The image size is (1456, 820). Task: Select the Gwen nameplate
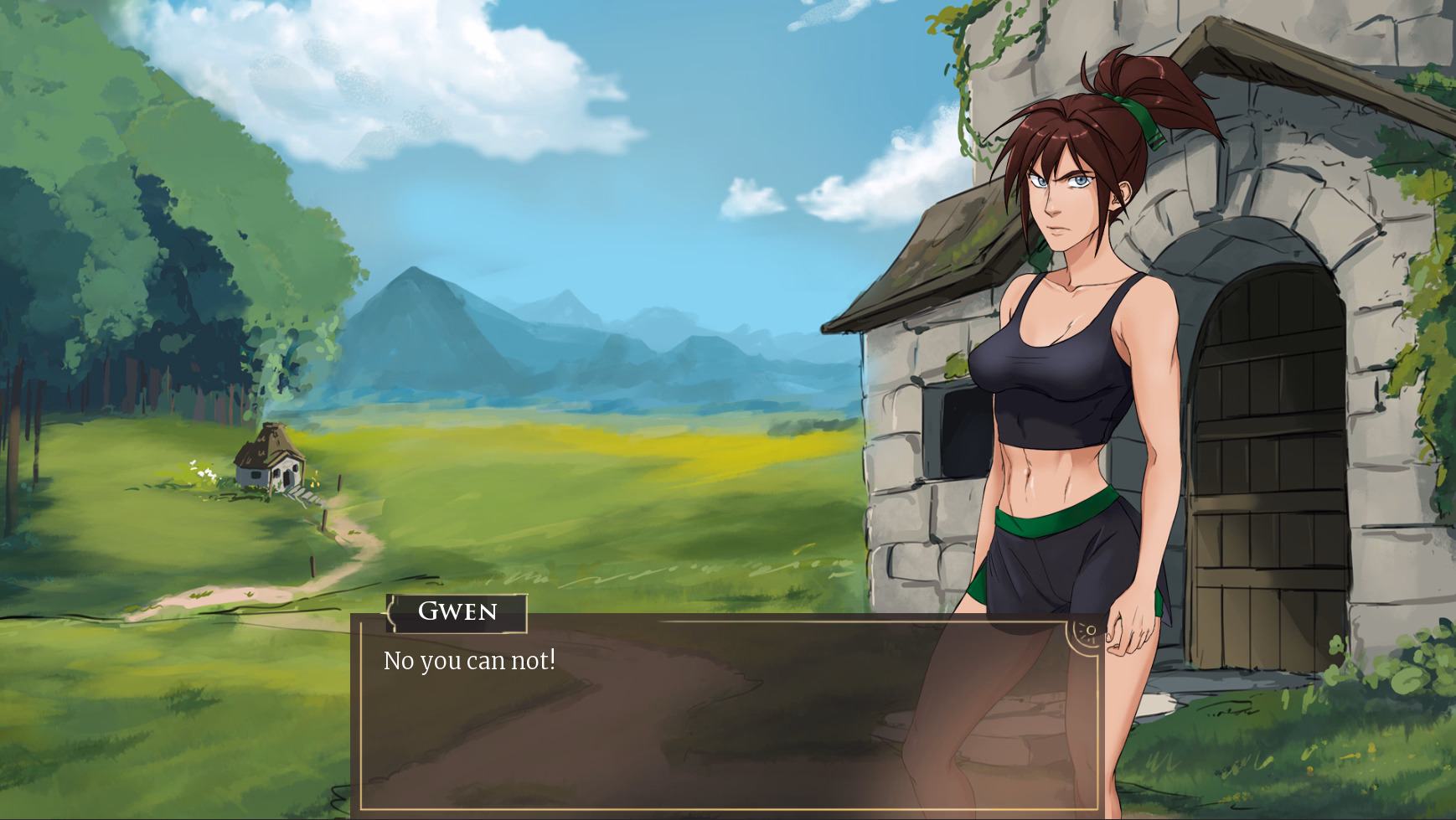457,612
